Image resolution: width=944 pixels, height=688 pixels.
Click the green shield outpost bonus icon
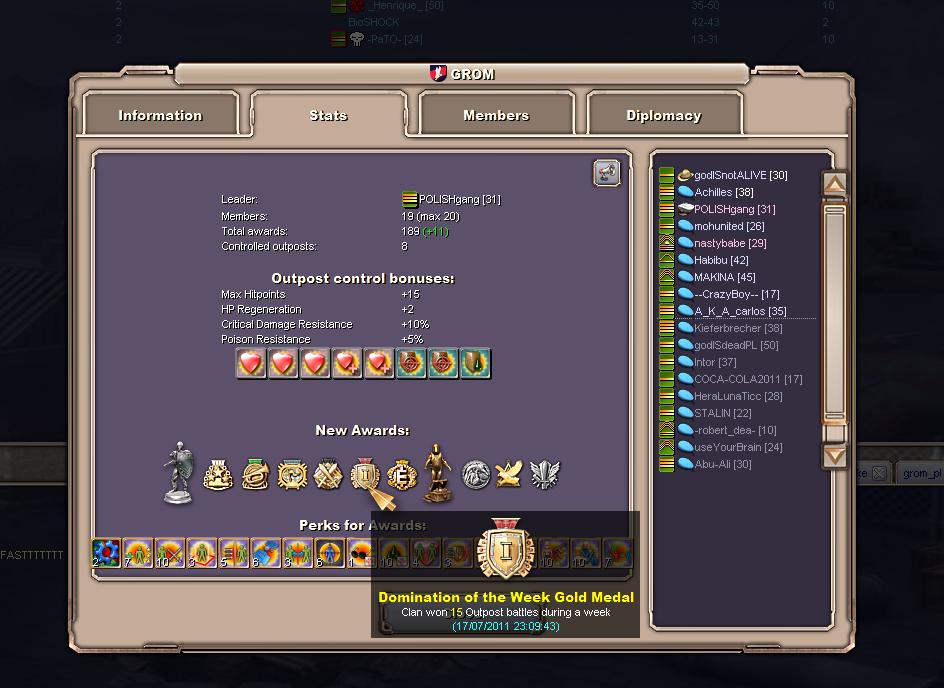(475, 363)
